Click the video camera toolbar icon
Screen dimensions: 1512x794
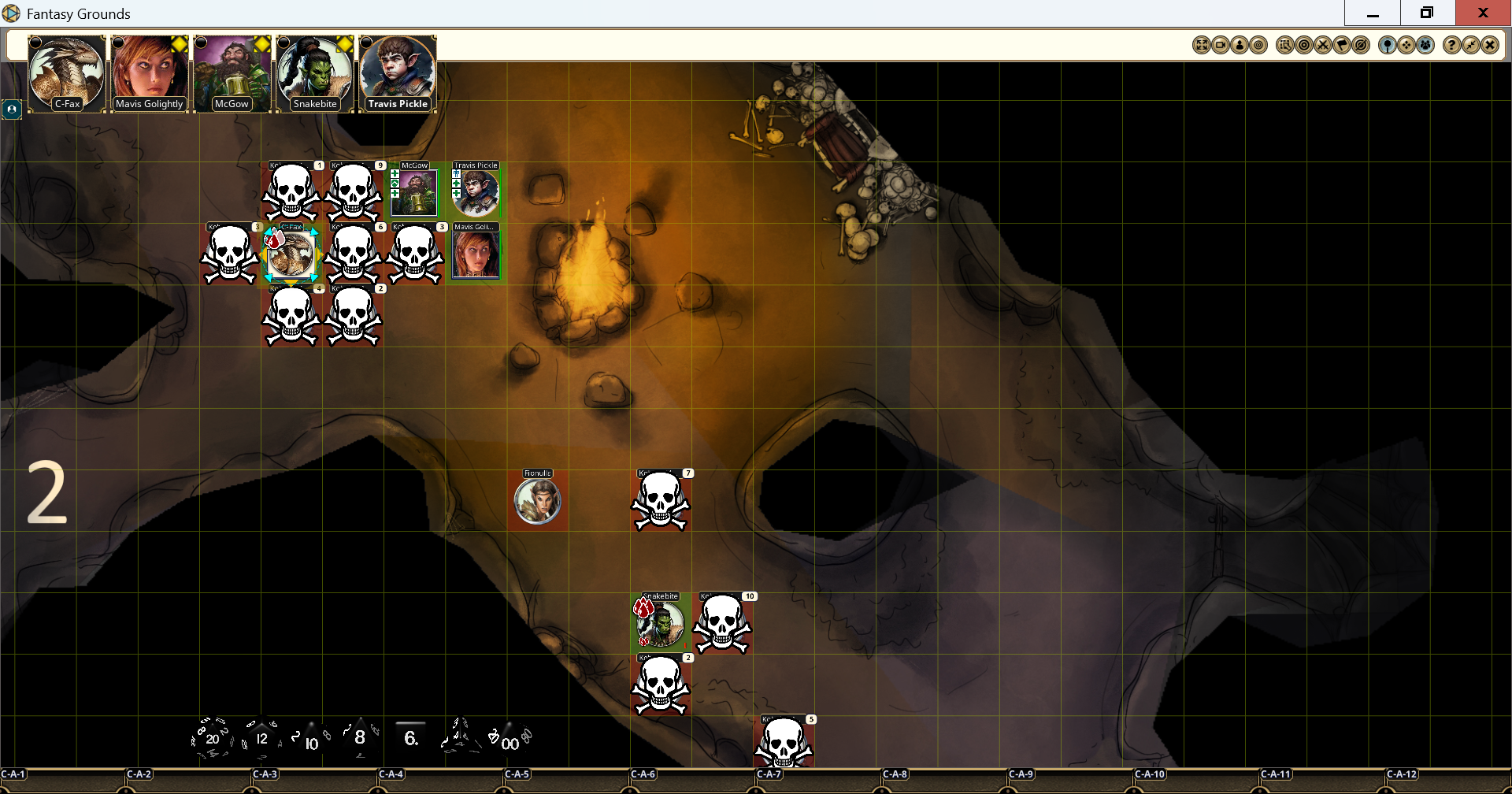tap(1221, 46)
